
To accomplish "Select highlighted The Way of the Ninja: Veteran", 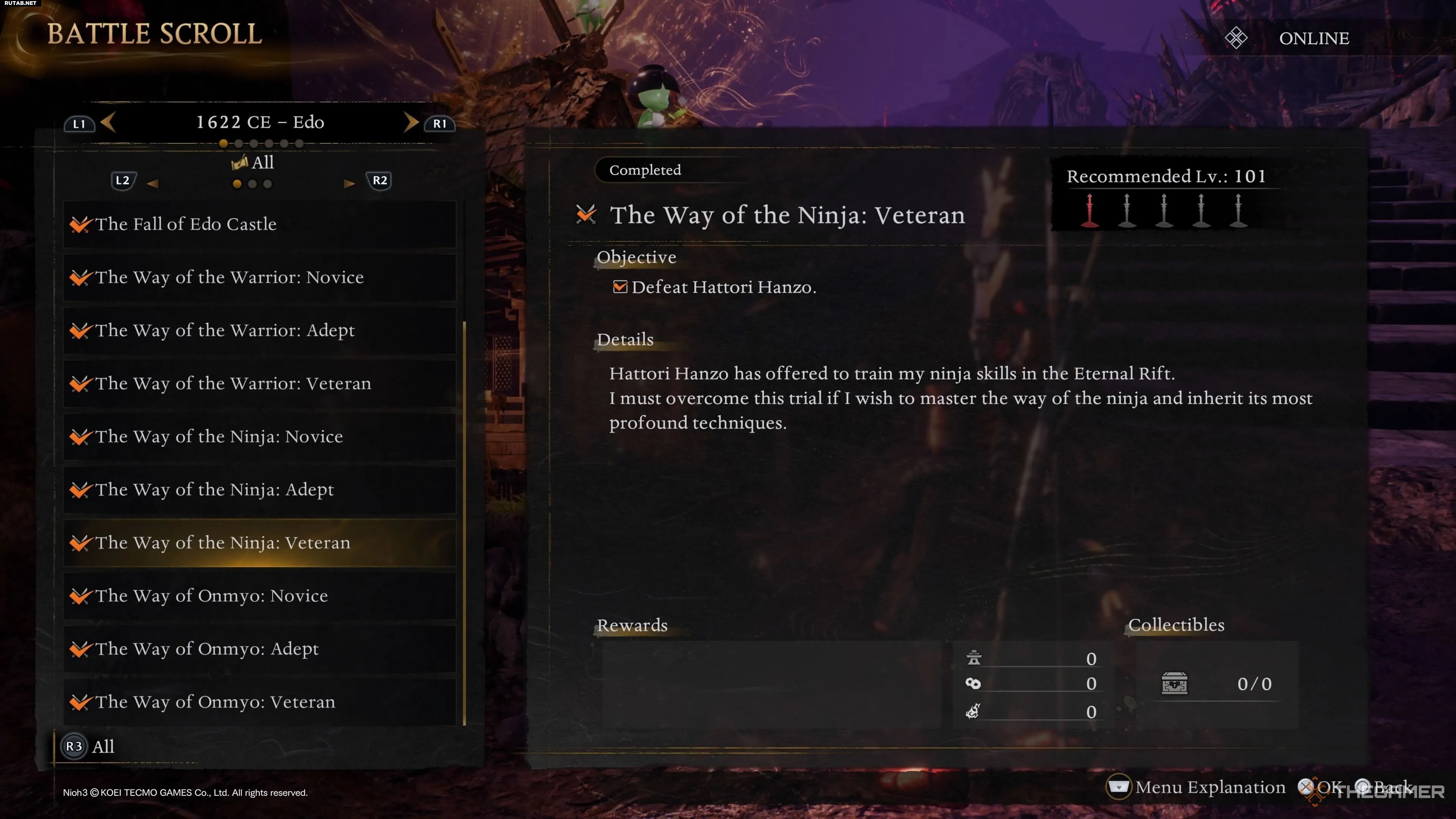I will tap(259, 543).
